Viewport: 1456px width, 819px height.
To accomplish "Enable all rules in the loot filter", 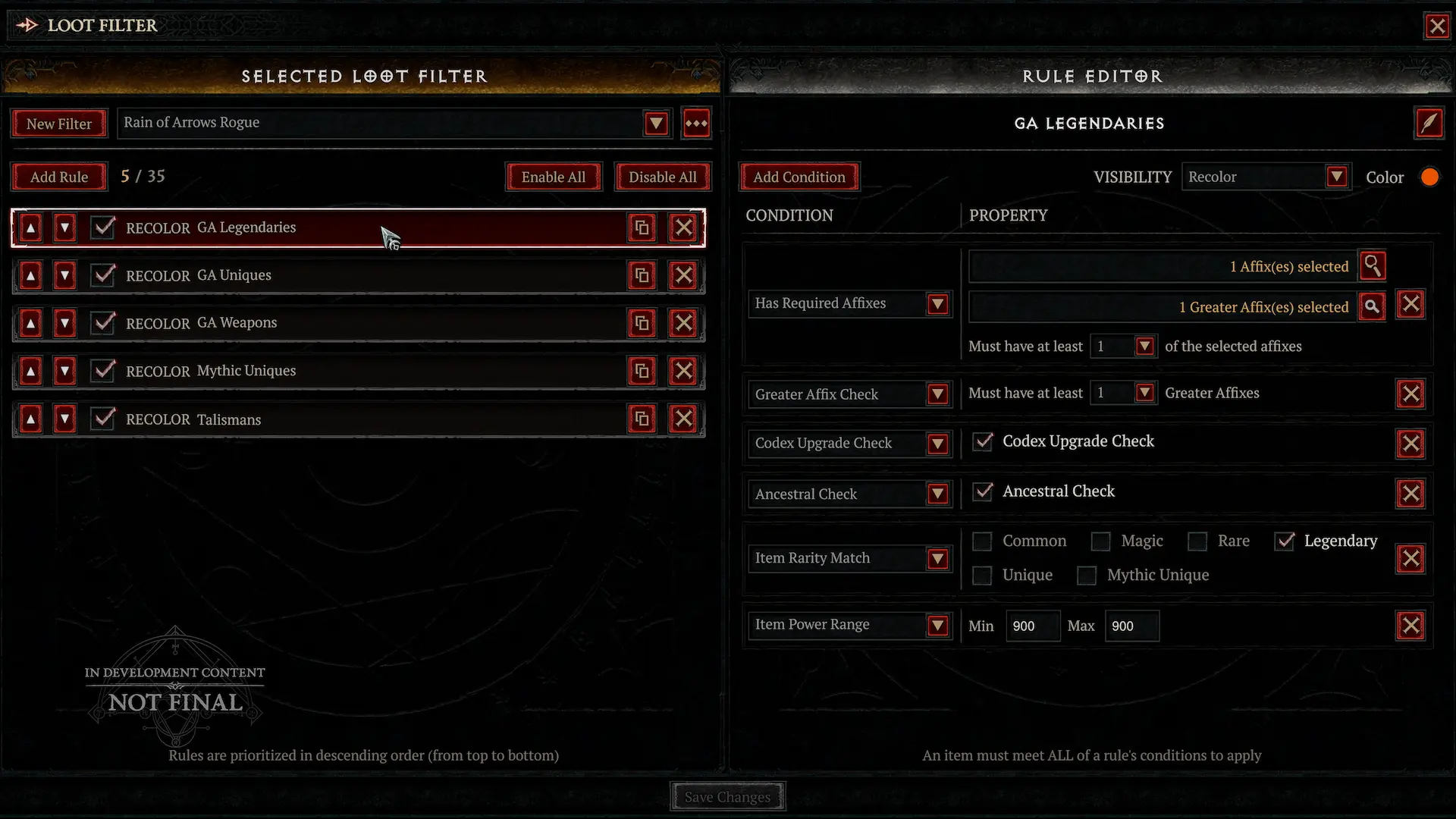I will pos(554,176).
